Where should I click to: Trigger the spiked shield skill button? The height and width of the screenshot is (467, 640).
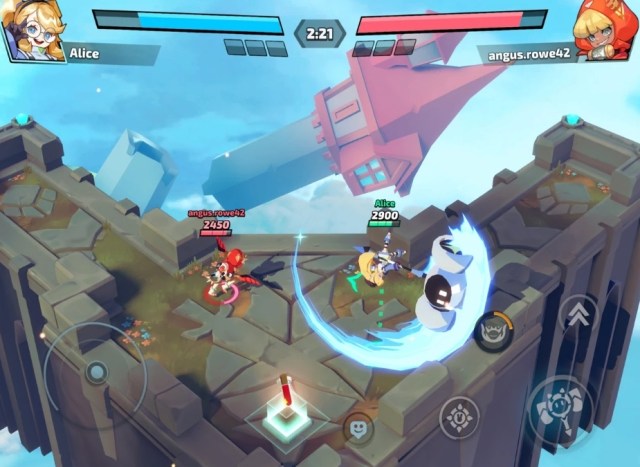(x=459, y=417)
